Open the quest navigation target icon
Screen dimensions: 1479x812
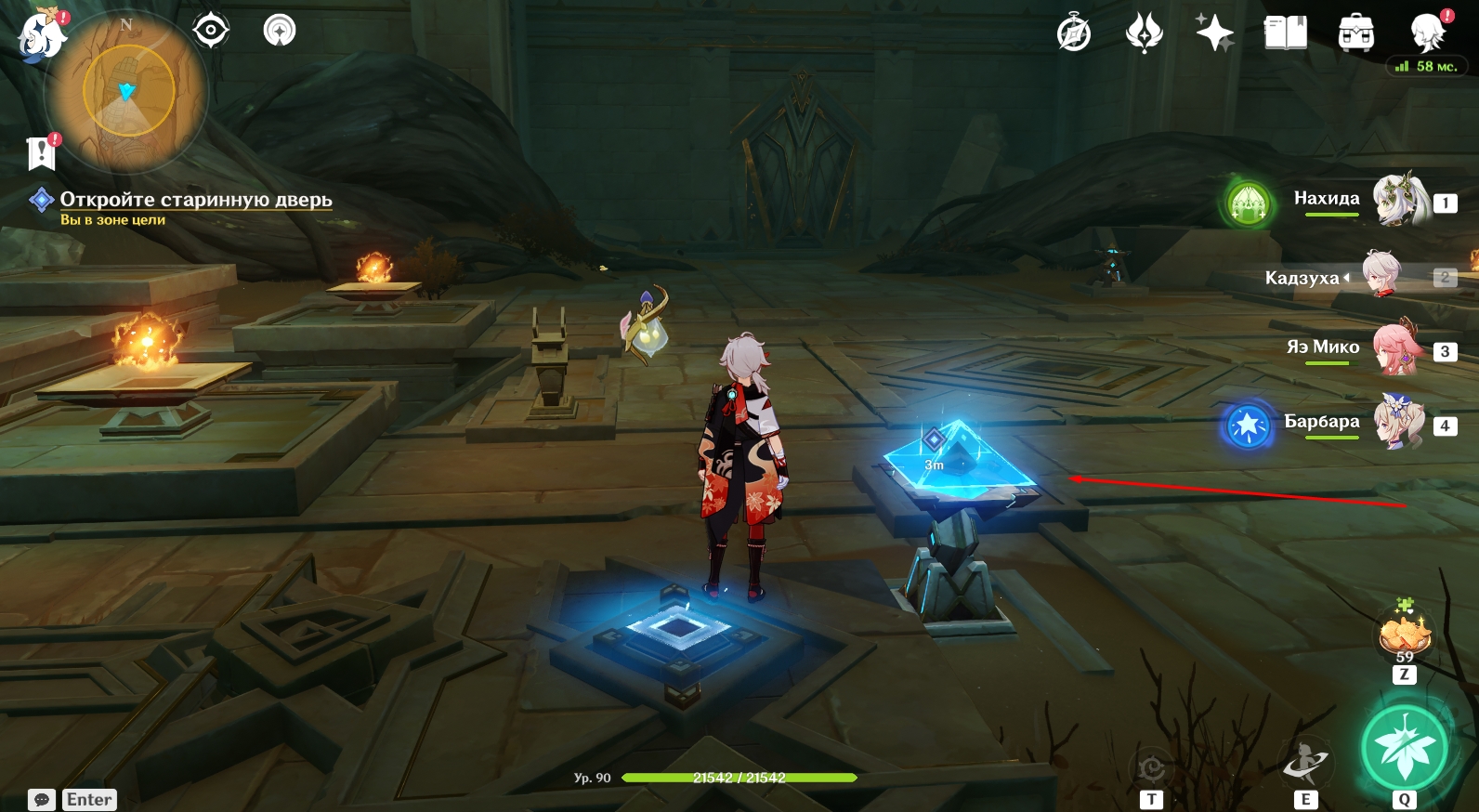coord(211,31)
